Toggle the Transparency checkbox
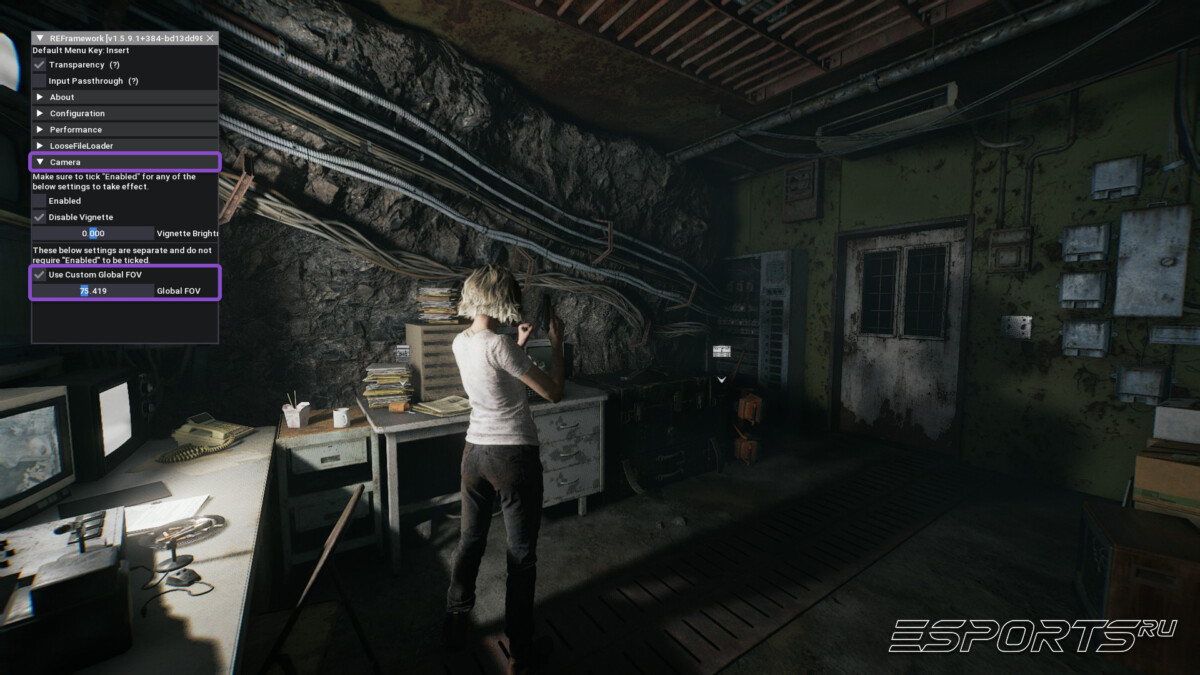Image resolution: width=1200 pixels, height=675 pixels. (x=39, y=64)
